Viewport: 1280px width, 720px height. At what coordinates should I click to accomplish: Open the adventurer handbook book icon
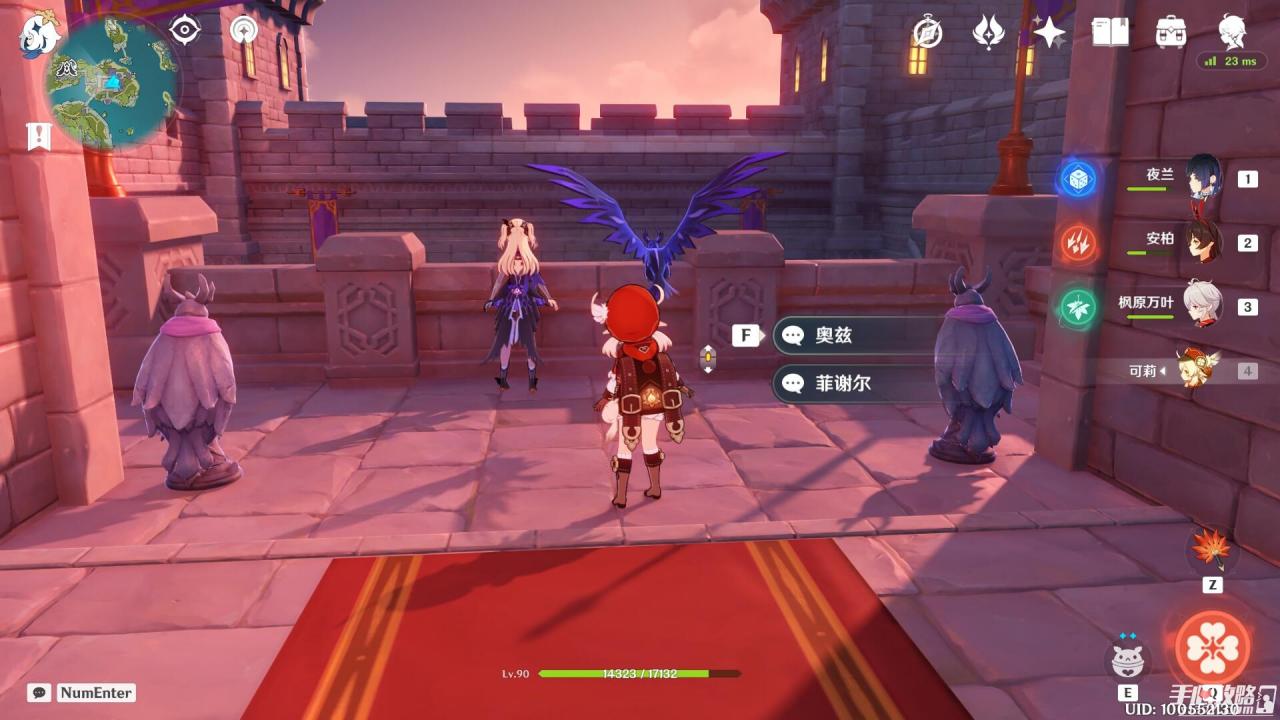[x=1110, y=32]
